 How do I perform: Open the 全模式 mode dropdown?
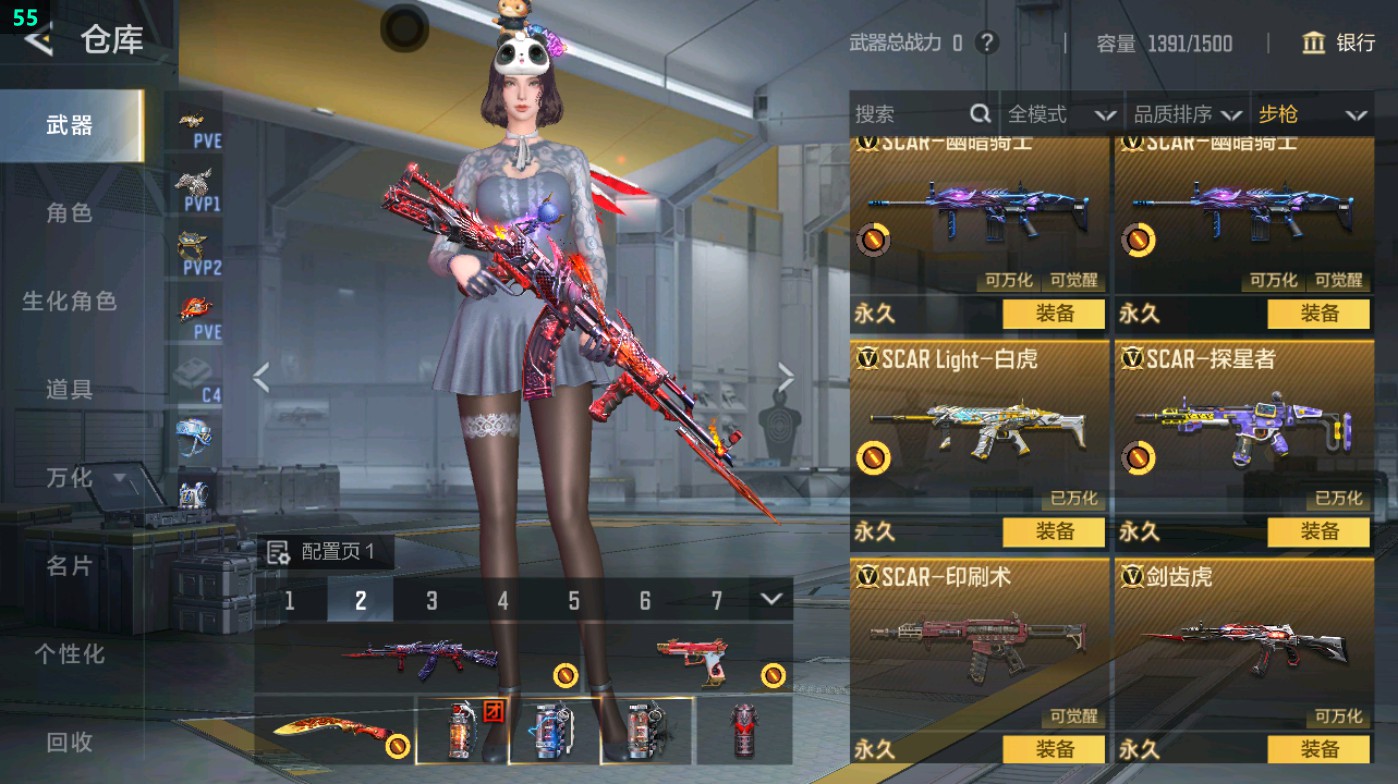[1060, 115]
